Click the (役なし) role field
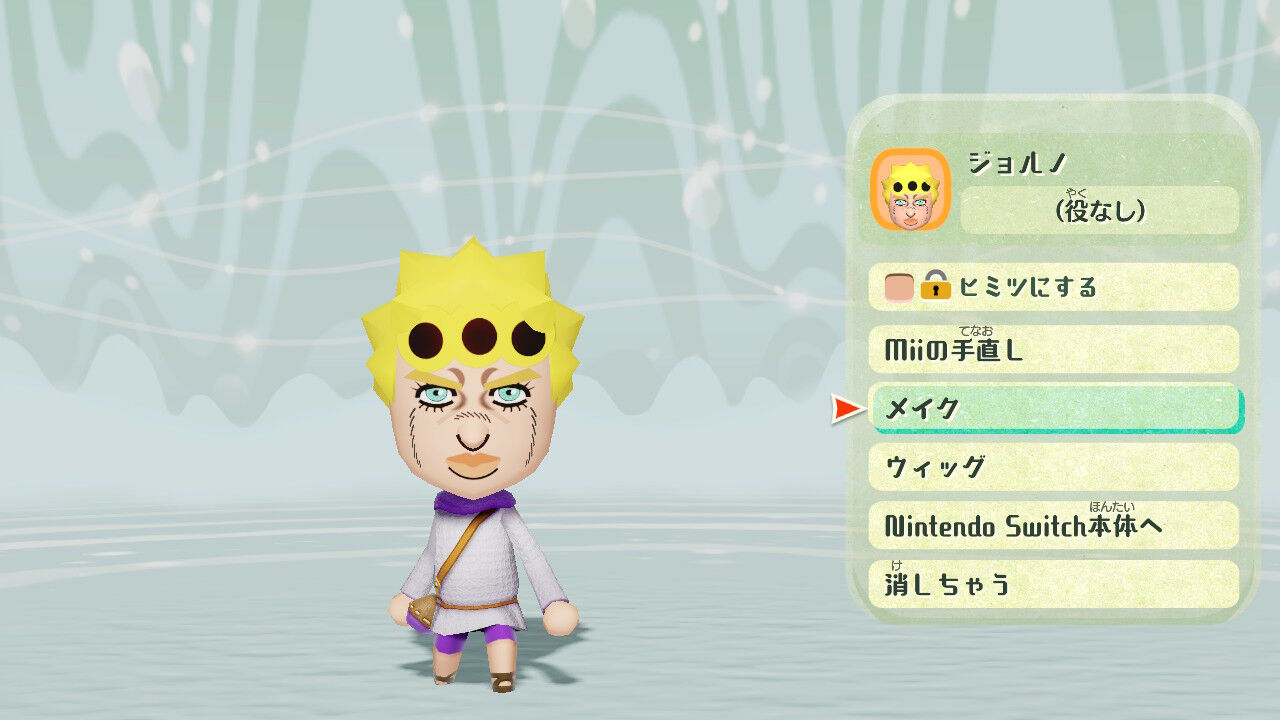 click(1100, 210)
